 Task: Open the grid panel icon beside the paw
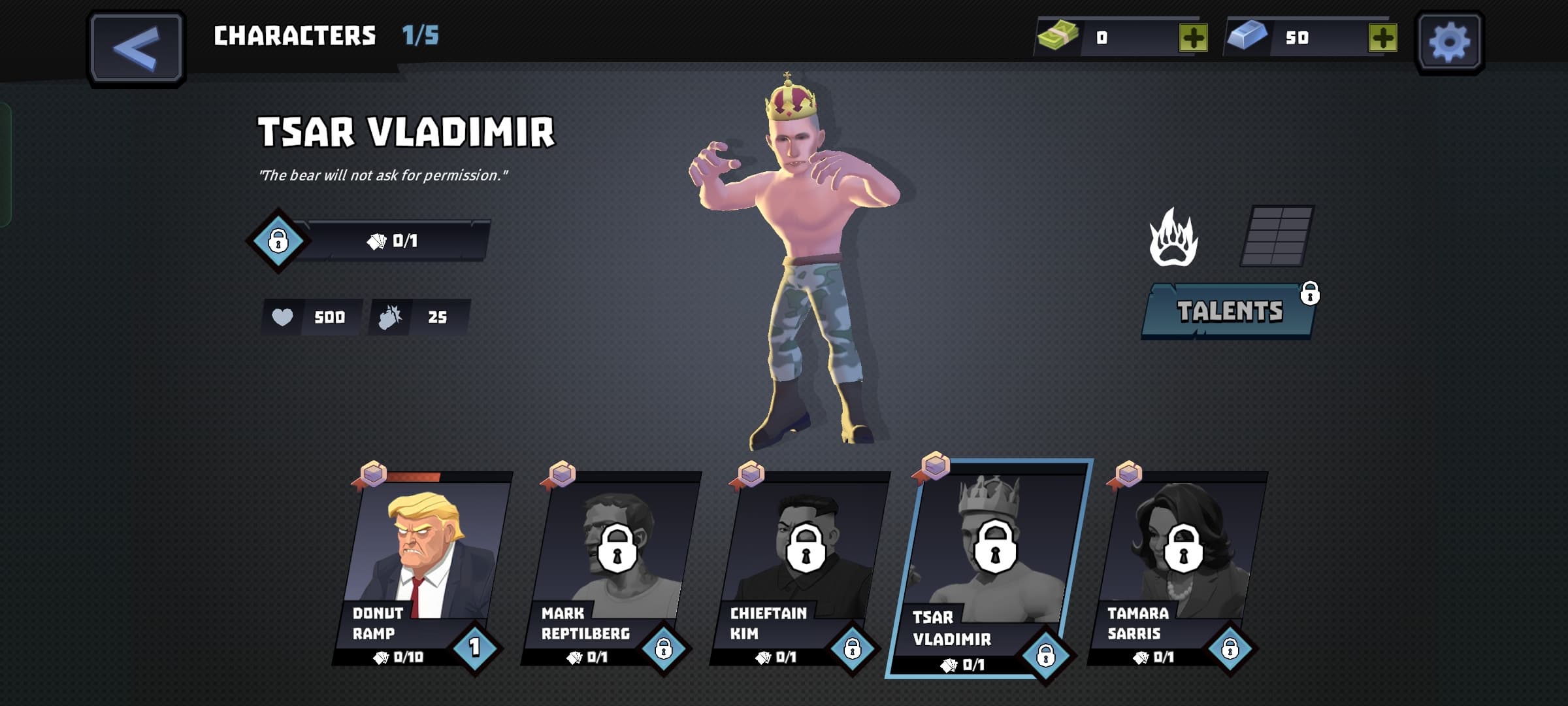[1277, 235]
